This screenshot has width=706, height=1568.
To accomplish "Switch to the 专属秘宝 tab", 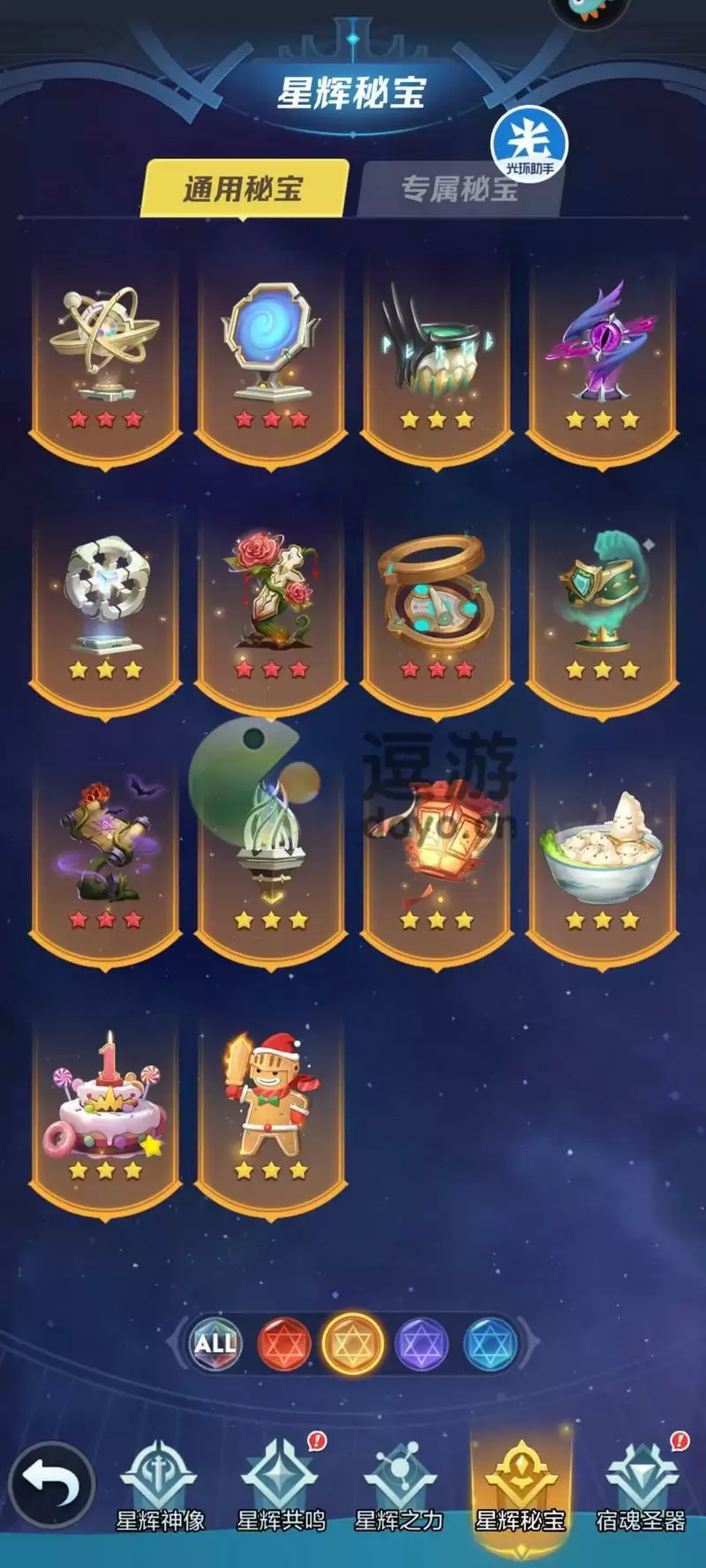I will [459, 189].
